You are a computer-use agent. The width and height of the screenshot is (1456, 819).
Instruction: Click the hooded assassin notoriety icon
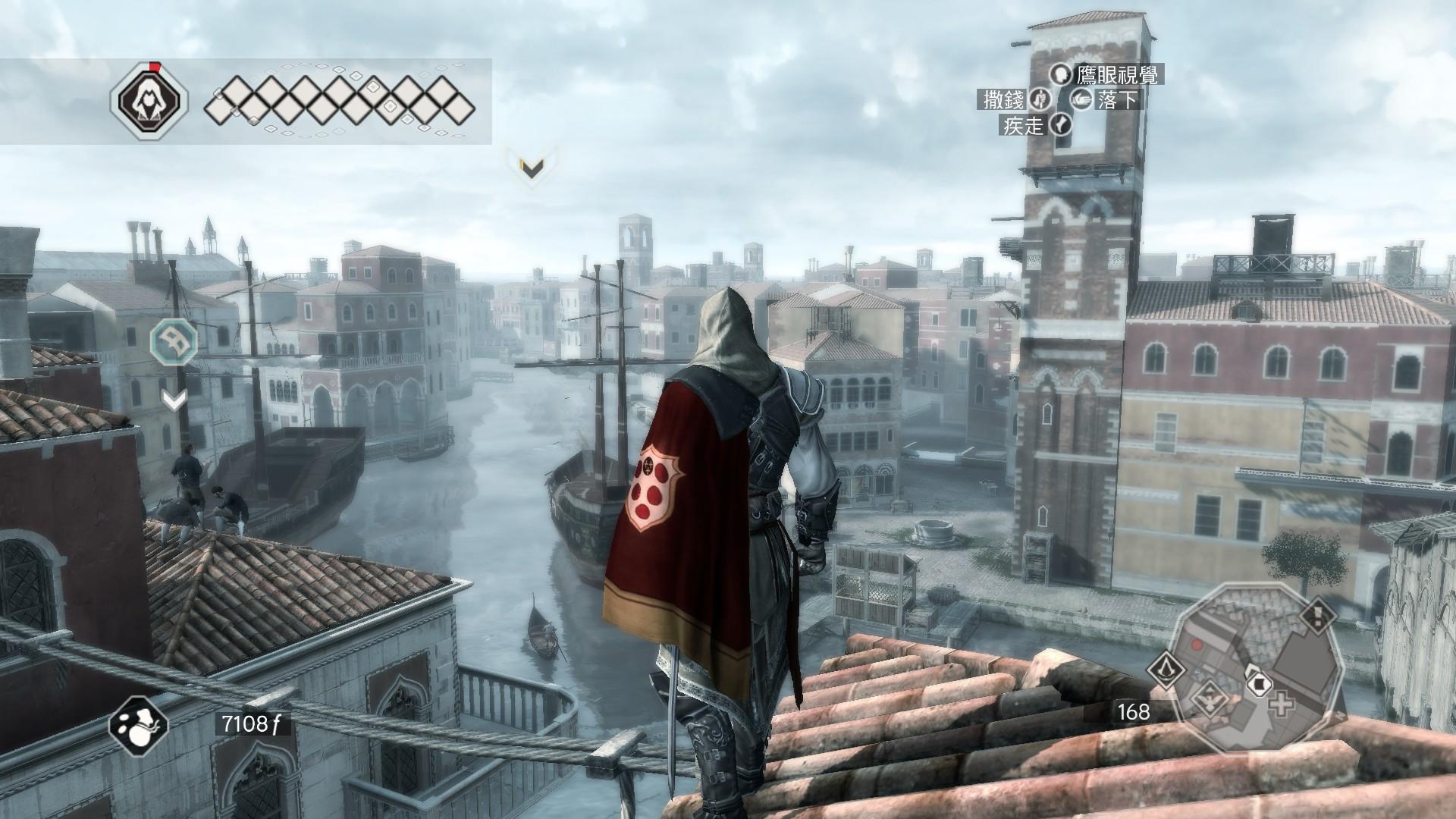click(x=149, y=101)
